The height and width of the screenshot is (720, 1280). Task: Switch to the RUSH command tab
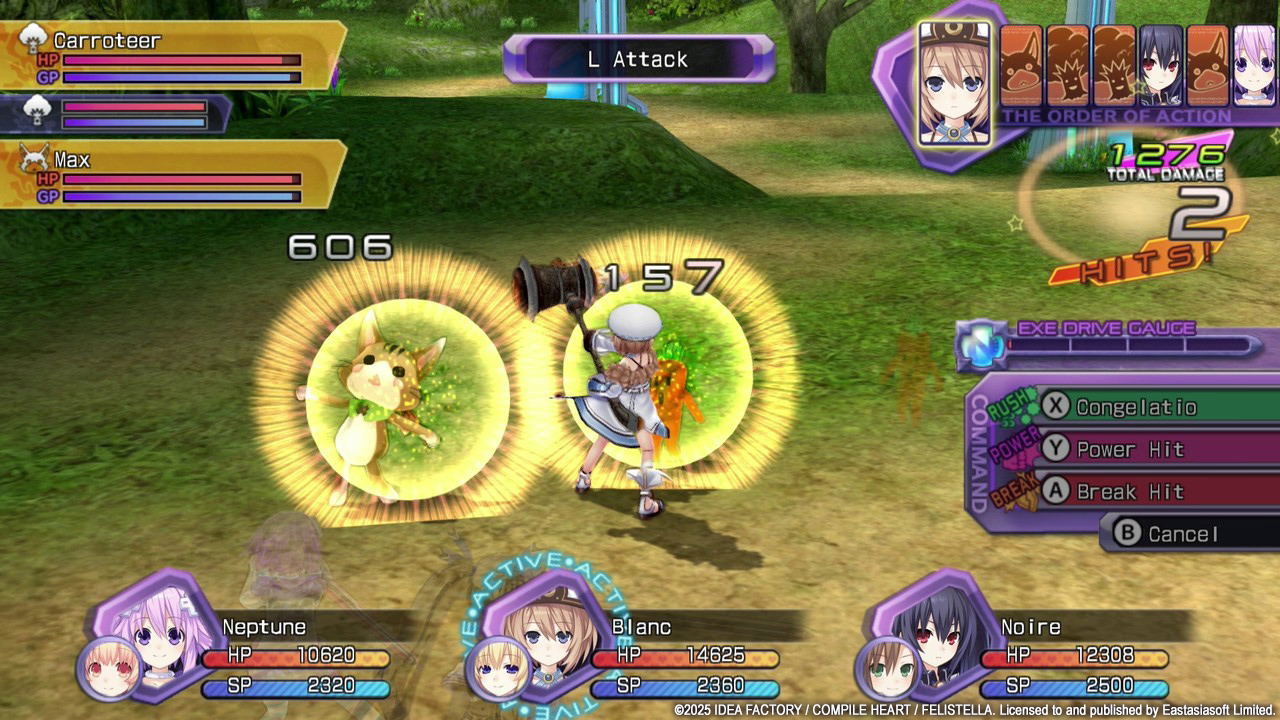pos(1009,406)
